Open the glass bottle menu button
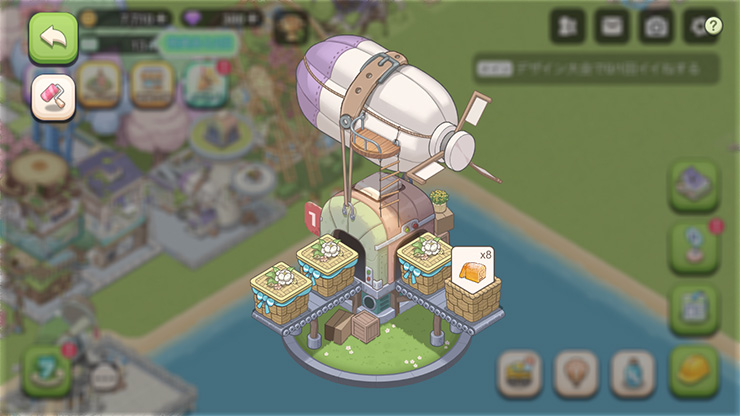Viewport: 740px width, 416px height. (x=632, y=374)
